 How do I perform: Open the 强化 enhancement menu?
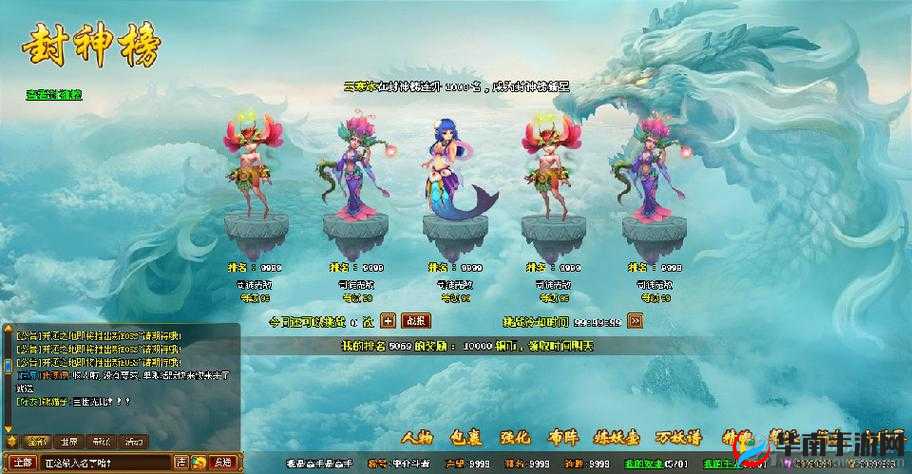pos(515,438)
